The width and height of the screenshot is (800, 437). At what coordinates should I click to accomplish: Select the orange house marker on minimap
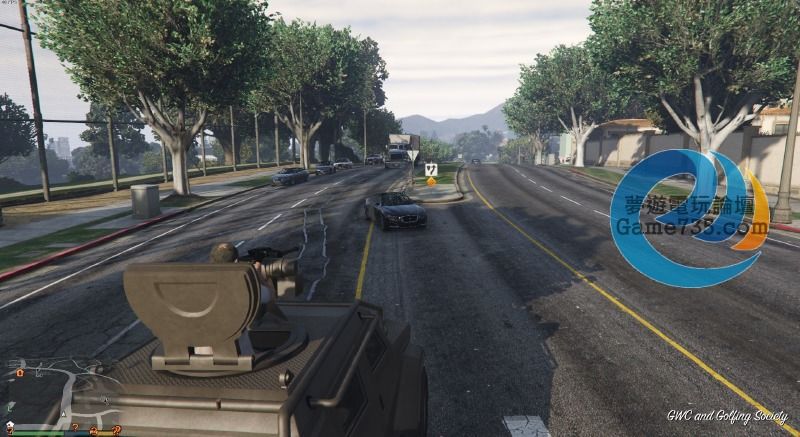tap(20, 373)
